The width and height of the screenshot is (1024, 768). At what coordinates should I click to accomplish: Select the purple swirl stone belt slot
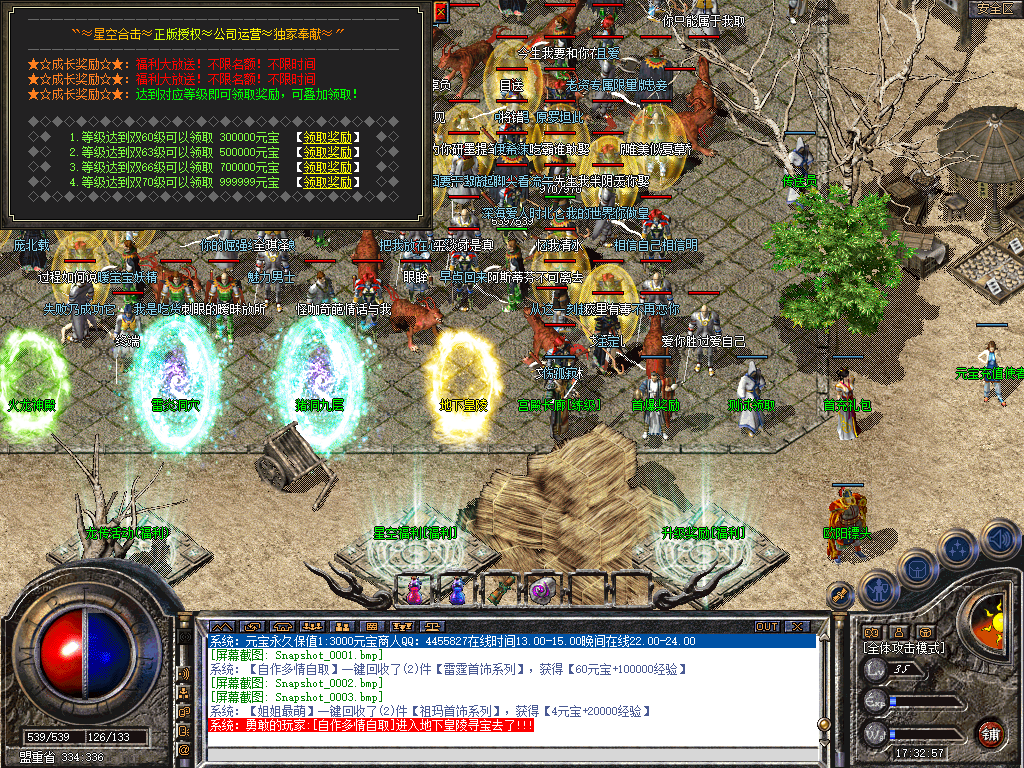click(x=543, y=590)
